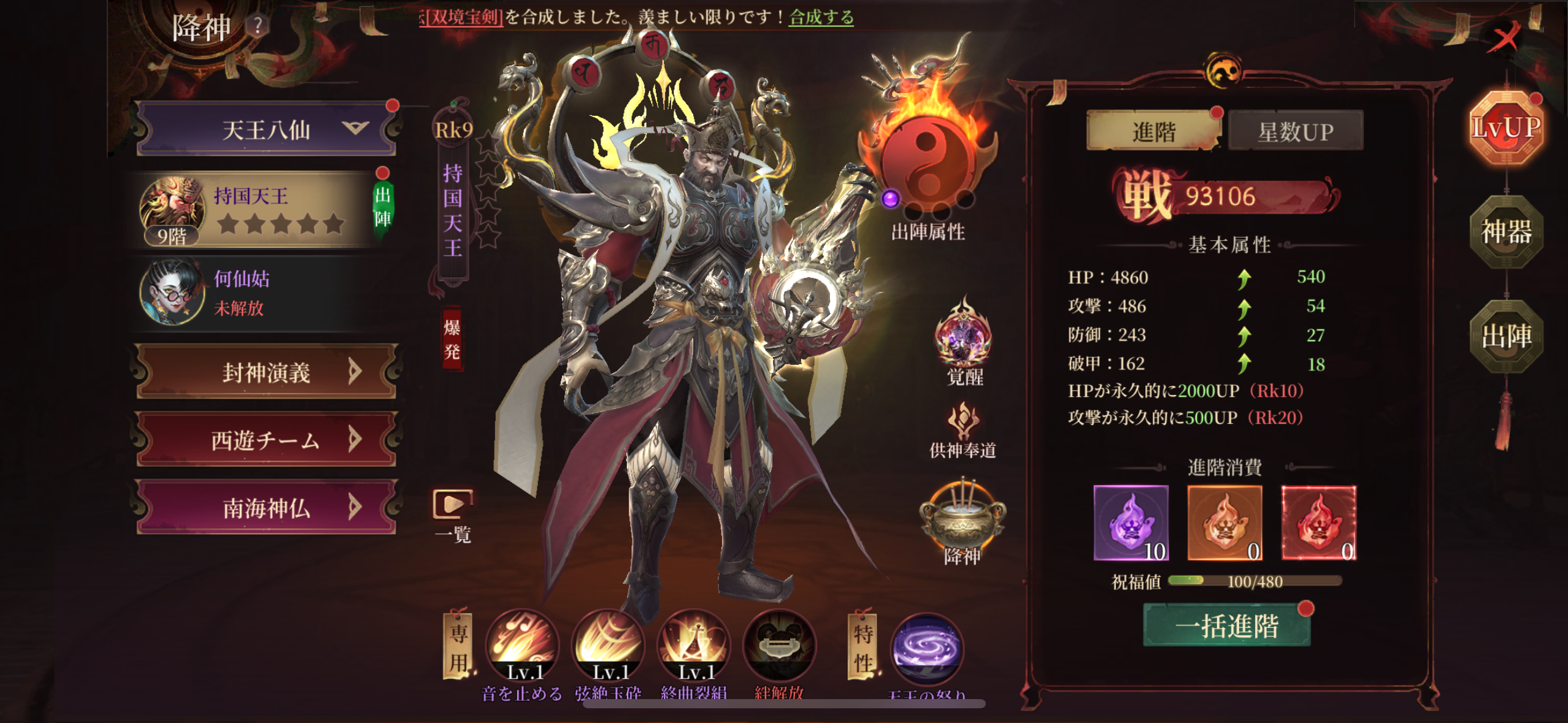Select the 進階 tab
Image resolution: width=1568 pixels, height=723 pixels.
[1153, 131]
